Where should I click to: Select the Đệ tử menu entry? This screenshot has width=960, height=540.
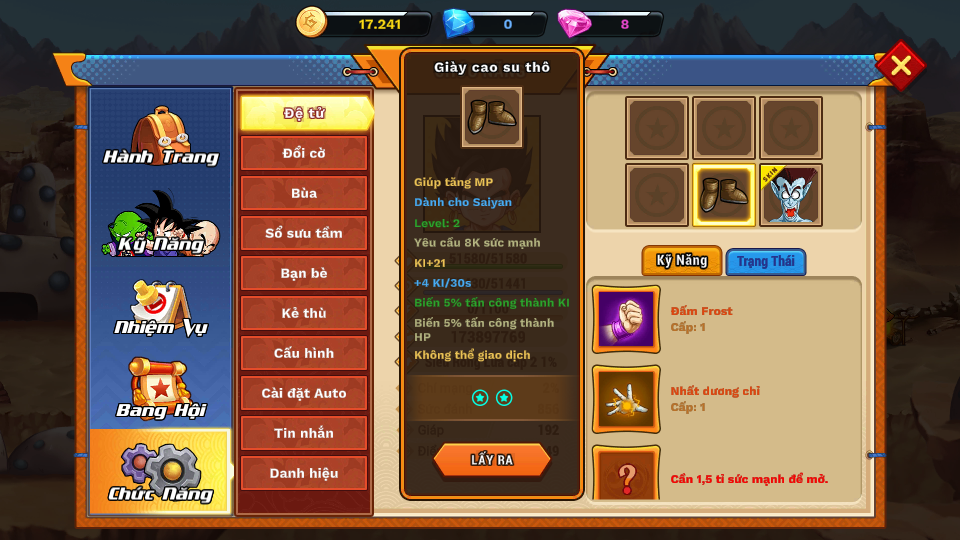click(304, 113)
